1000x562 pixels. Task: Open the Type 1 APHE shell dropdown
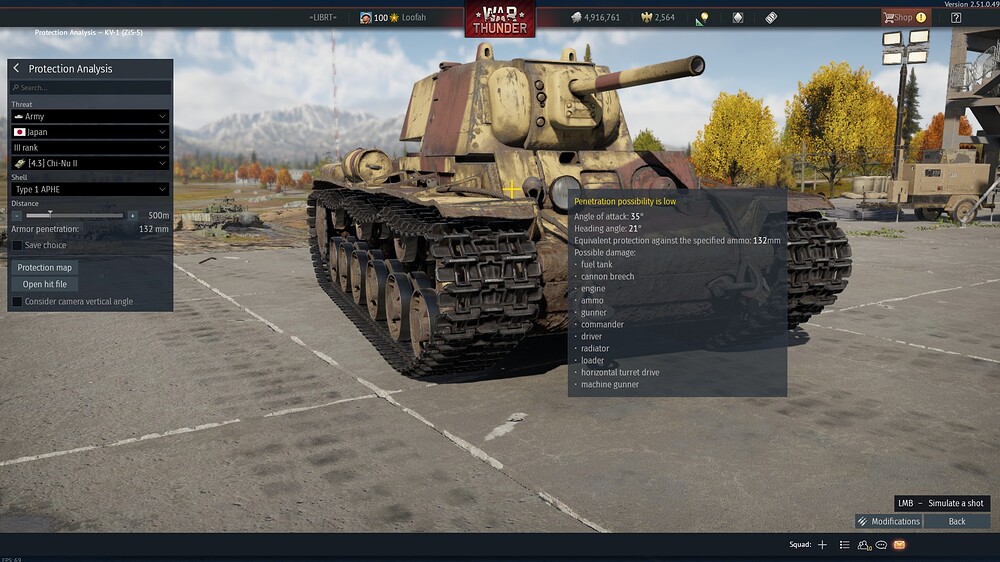click(x=90, y=189)
